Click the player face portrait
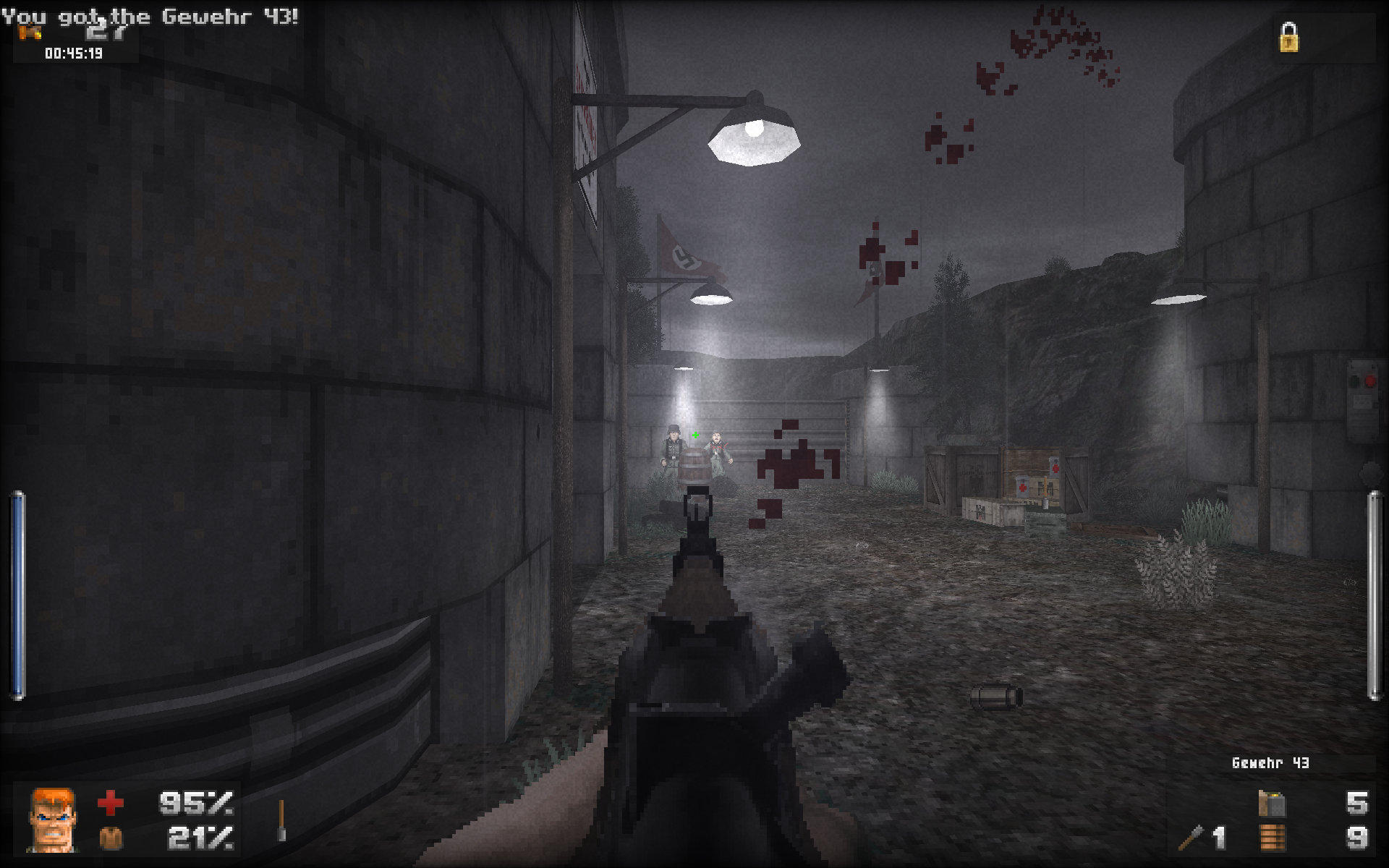Image resolution: width=1389 pixels, height=868 pixels. coord(51,820)
